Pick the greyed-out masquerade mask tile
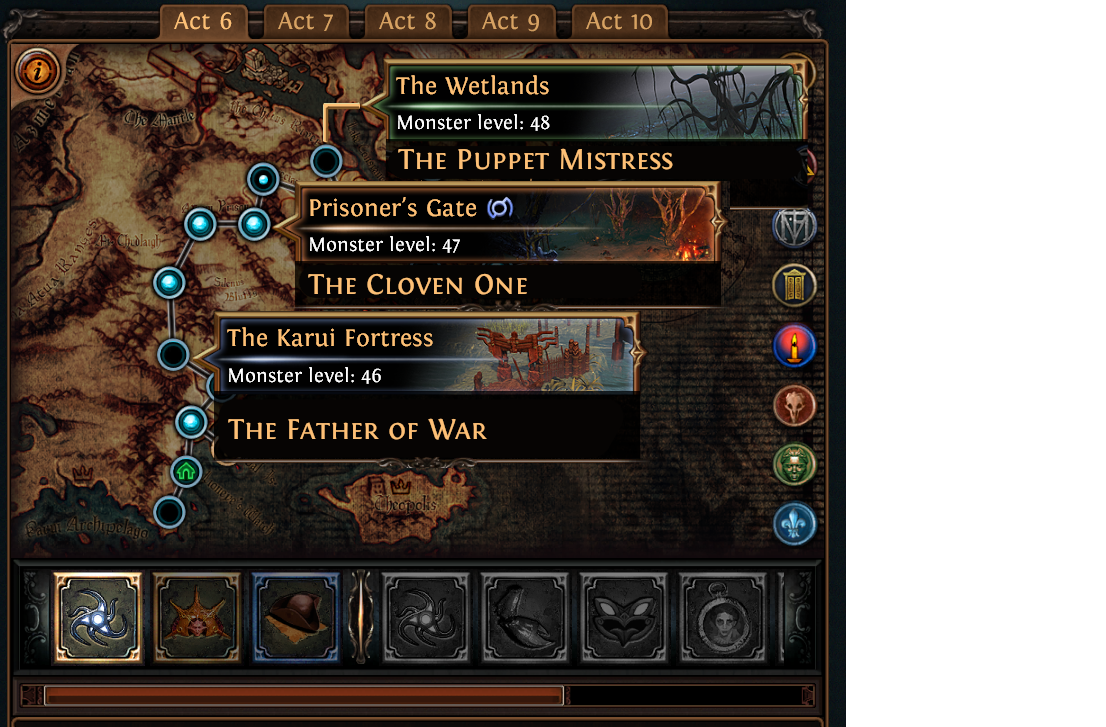Image resolution: width=1106 pixels, height=727 pixels. (624, 617)
